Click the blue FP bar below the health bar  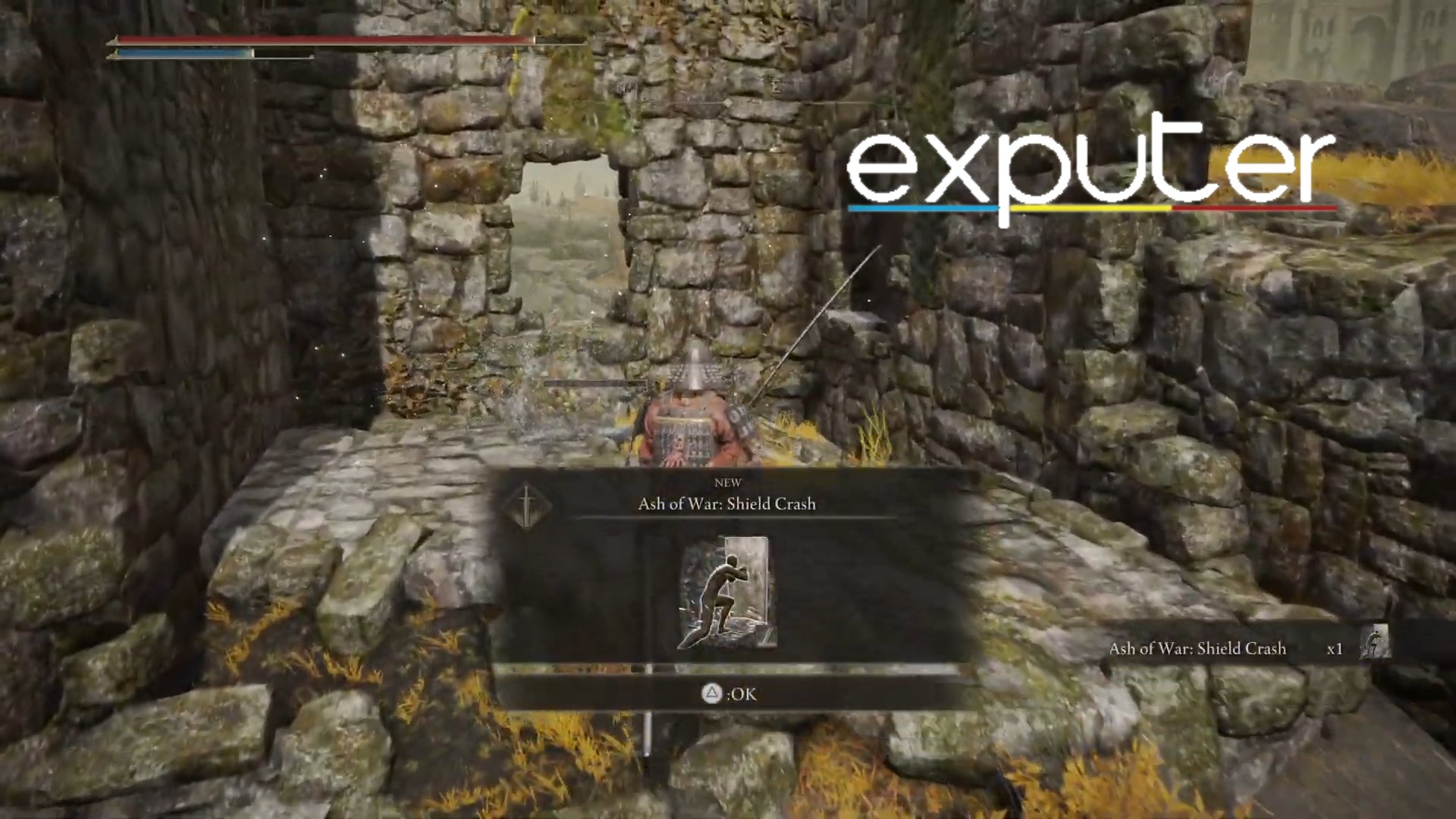(x=182, y=53)
